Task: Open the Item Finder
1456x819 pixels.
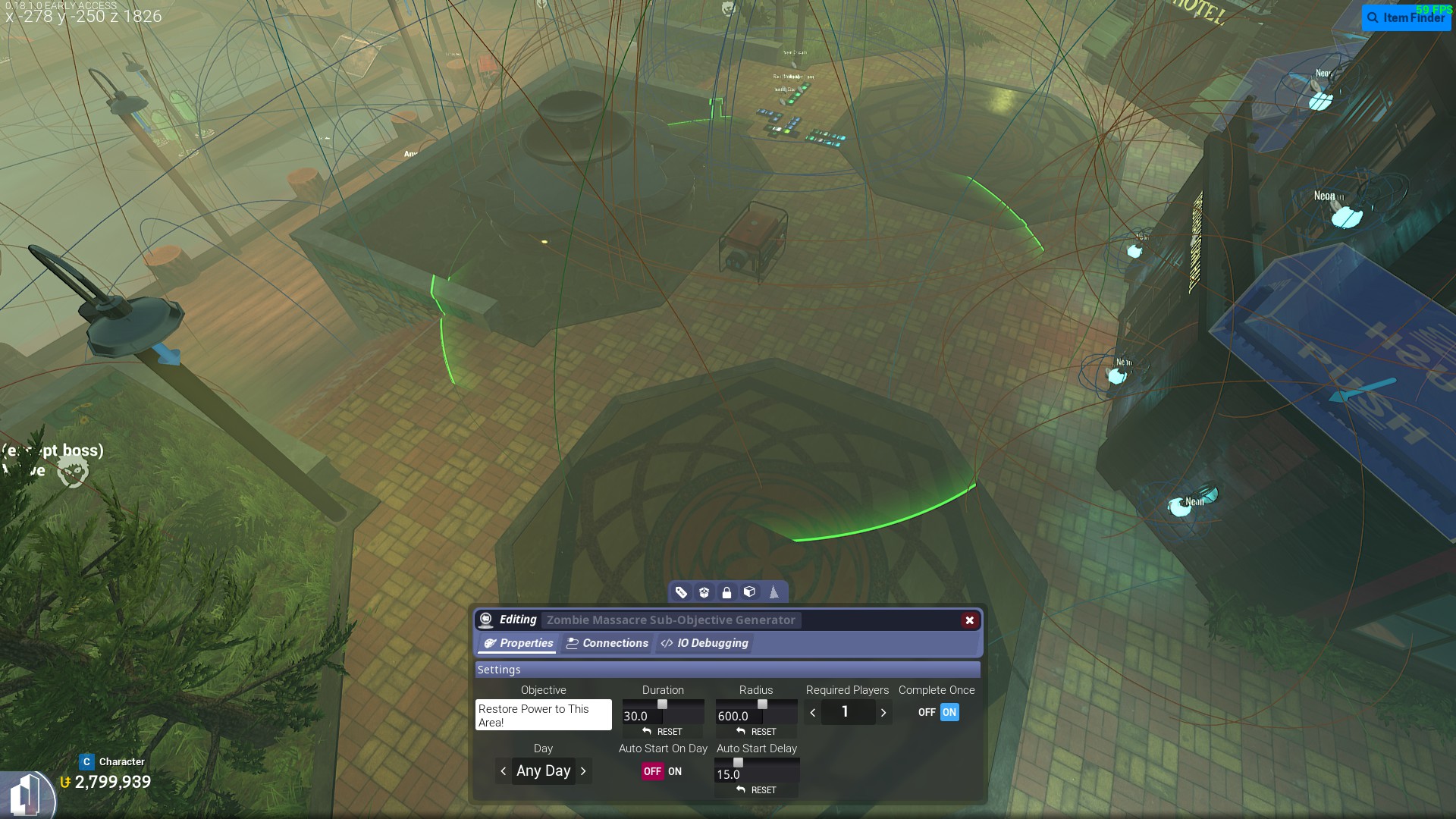Action: (x=1406, y=17)
